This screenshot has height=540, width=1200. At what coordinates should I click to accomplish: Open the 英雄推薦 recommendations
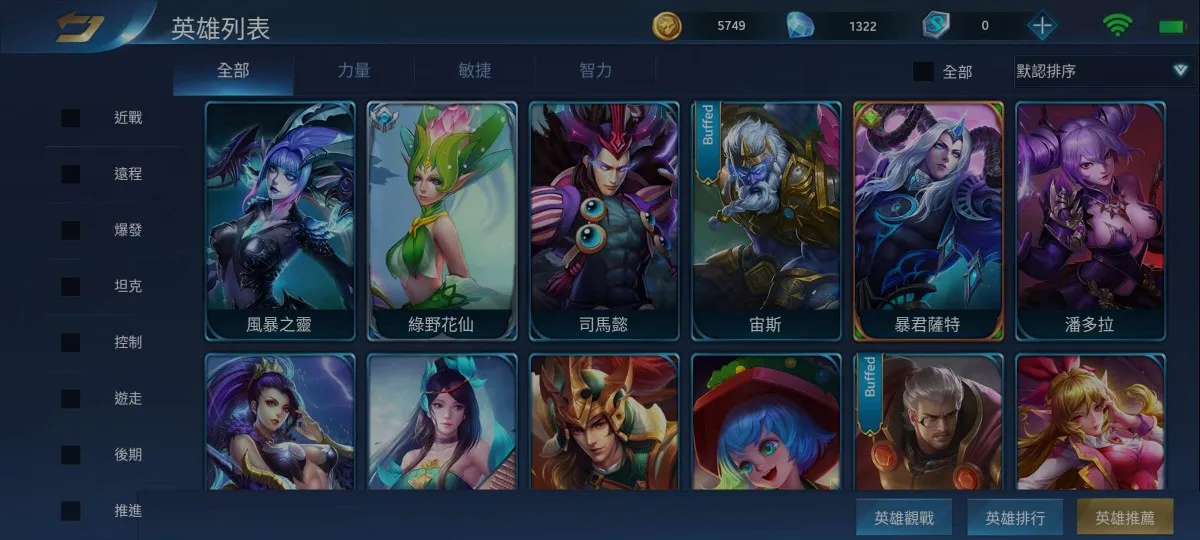pyautogui.click(x=1125, y=518)
